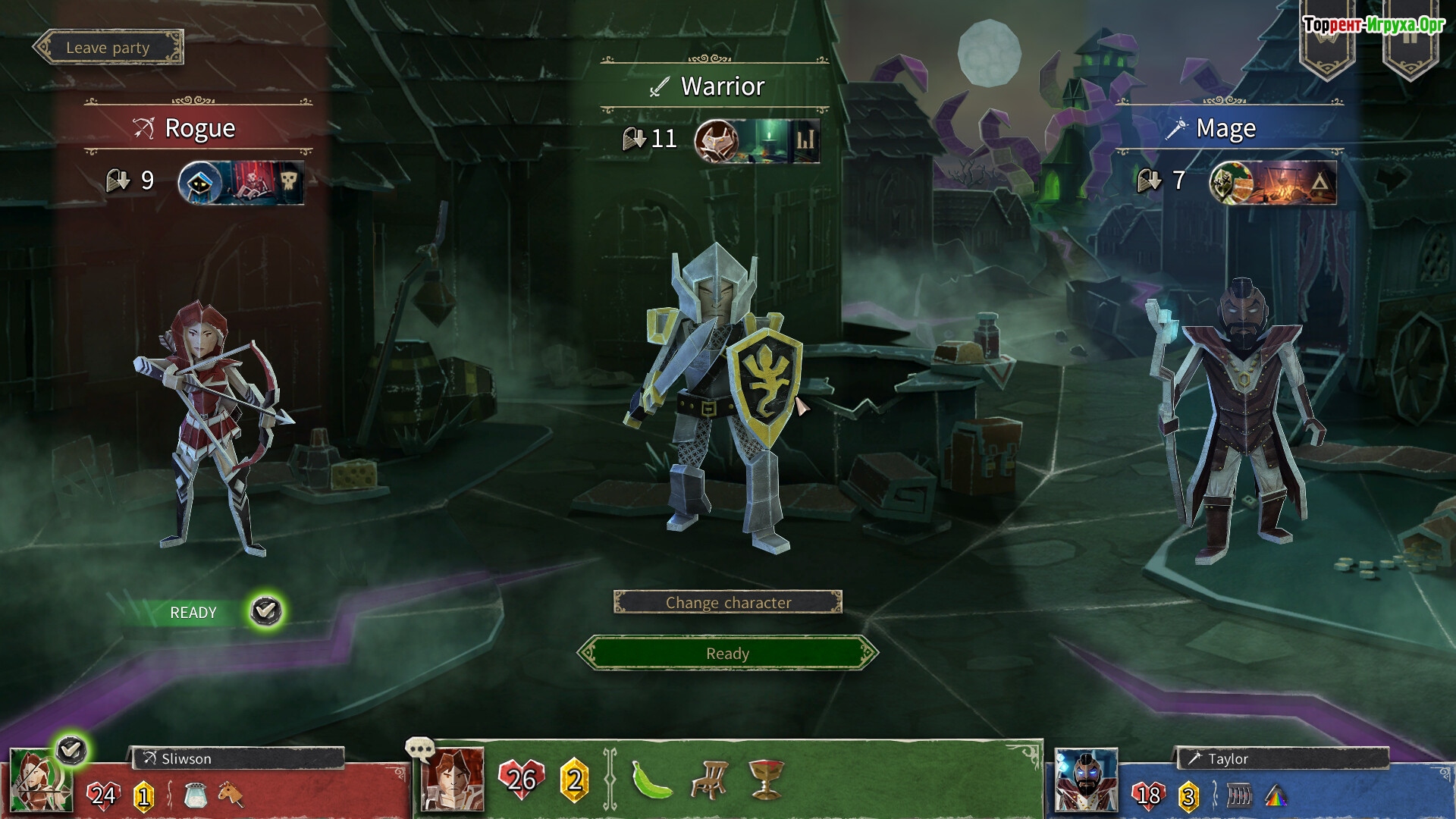Select the Warrior's skill cards strip
Image resolution: width=1456 pixels, height=819 pixels.
pos(757,140)
